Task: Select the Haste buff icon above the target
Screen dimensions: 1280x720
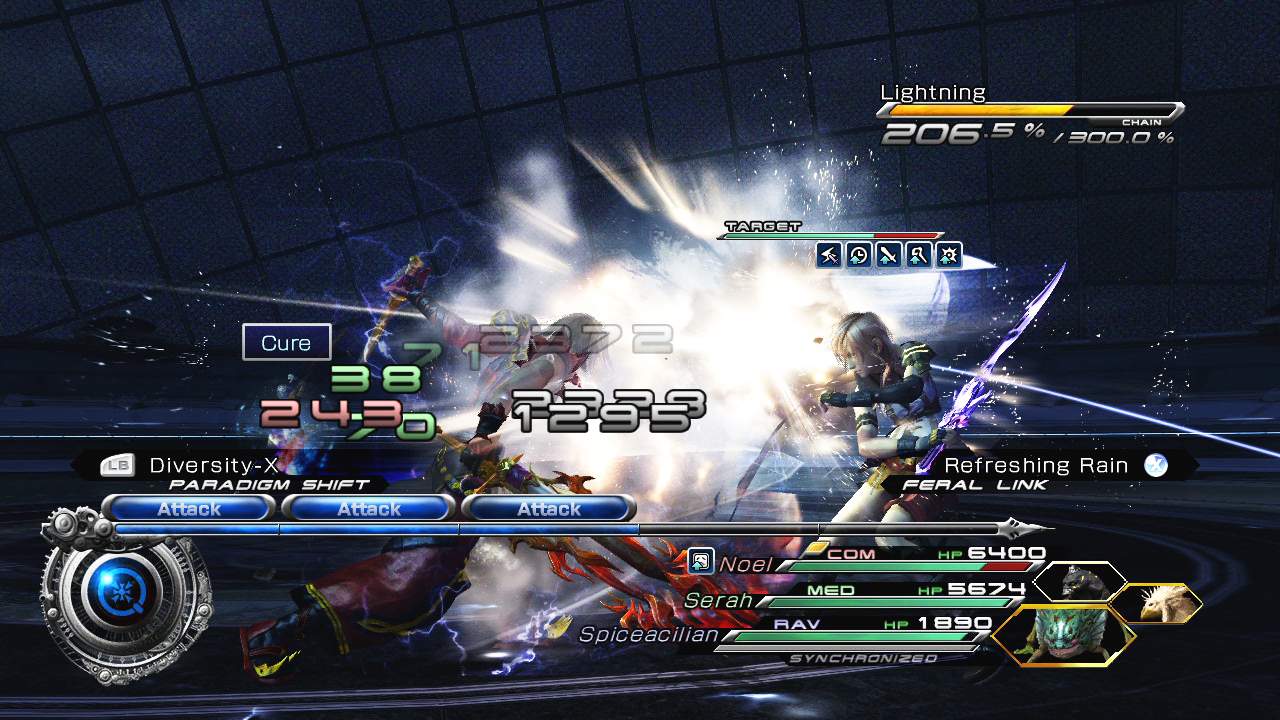Action: pos(857,256)
